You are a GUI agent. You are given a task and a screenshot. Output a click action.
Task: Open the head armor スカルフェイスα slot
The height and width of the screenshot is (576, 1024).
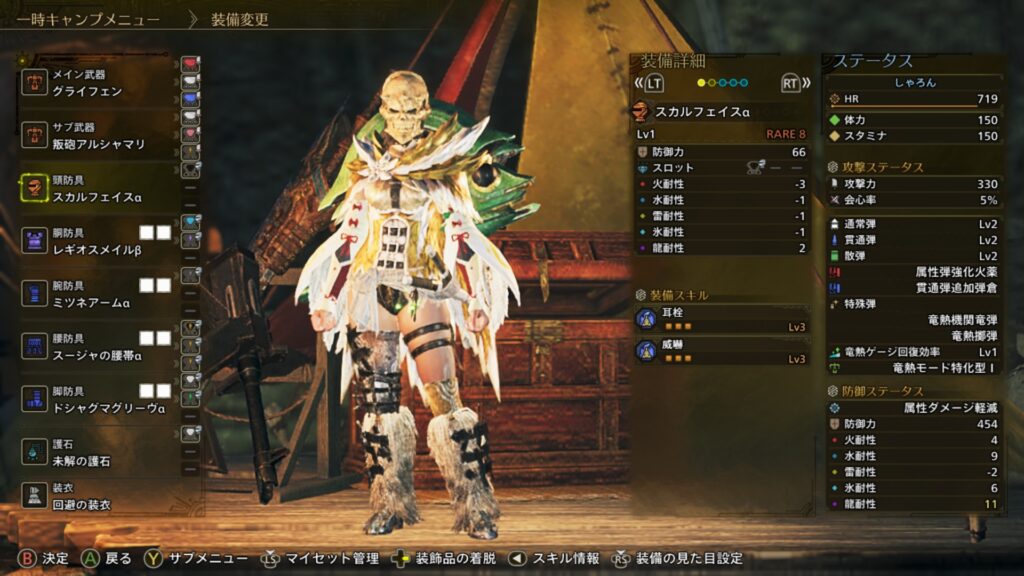point(95,189)
